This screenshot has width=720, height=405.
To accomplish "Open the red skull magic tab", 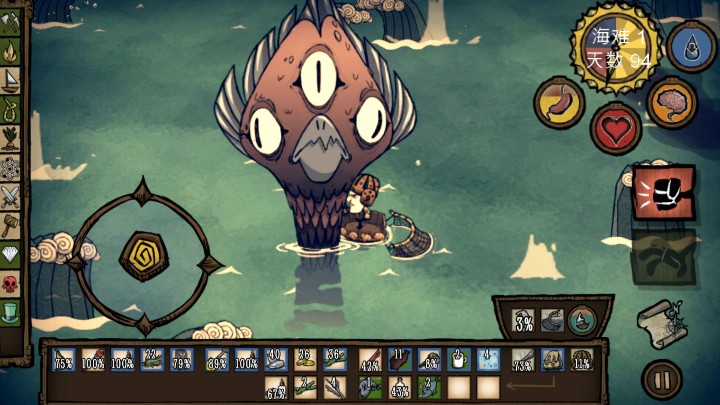I will (11, 284).
